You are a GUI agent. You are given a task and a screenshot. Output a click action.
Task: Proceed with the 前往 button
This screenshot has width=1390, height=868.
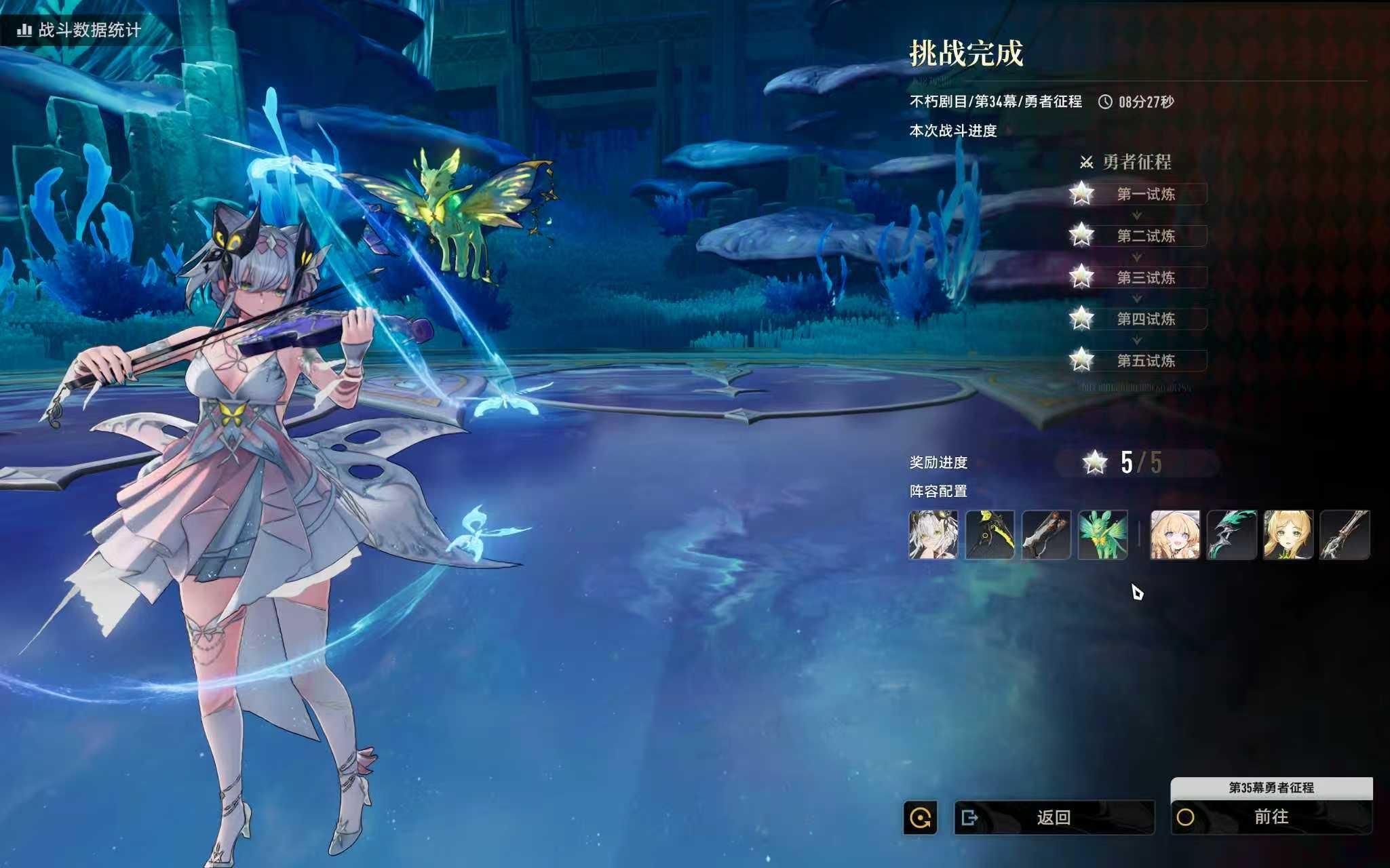tap(1271, 817)
